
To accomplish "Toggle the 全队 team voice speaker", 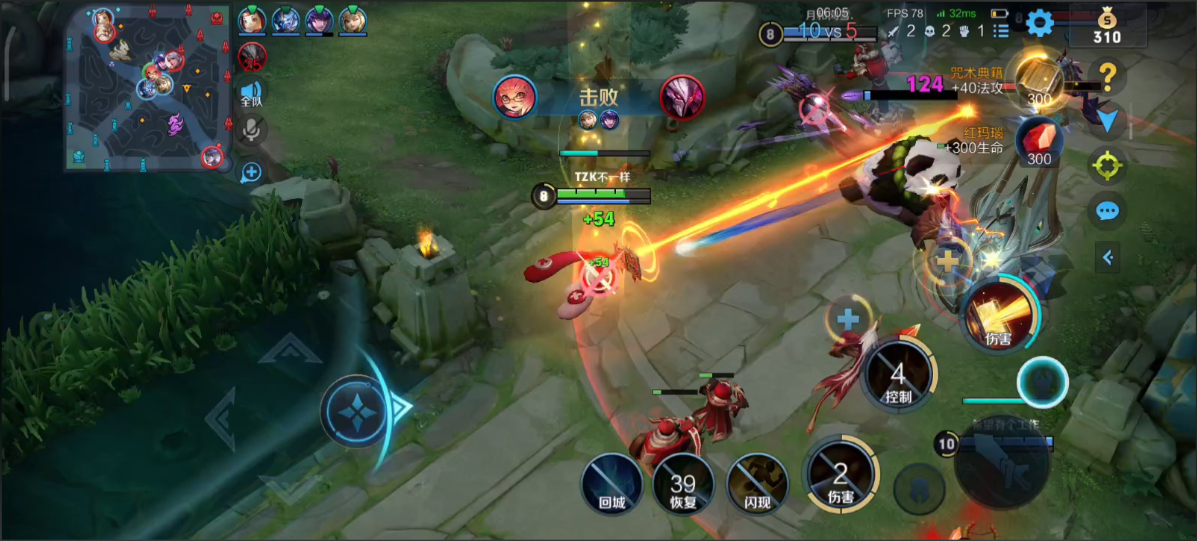I will tap(251, 94).
